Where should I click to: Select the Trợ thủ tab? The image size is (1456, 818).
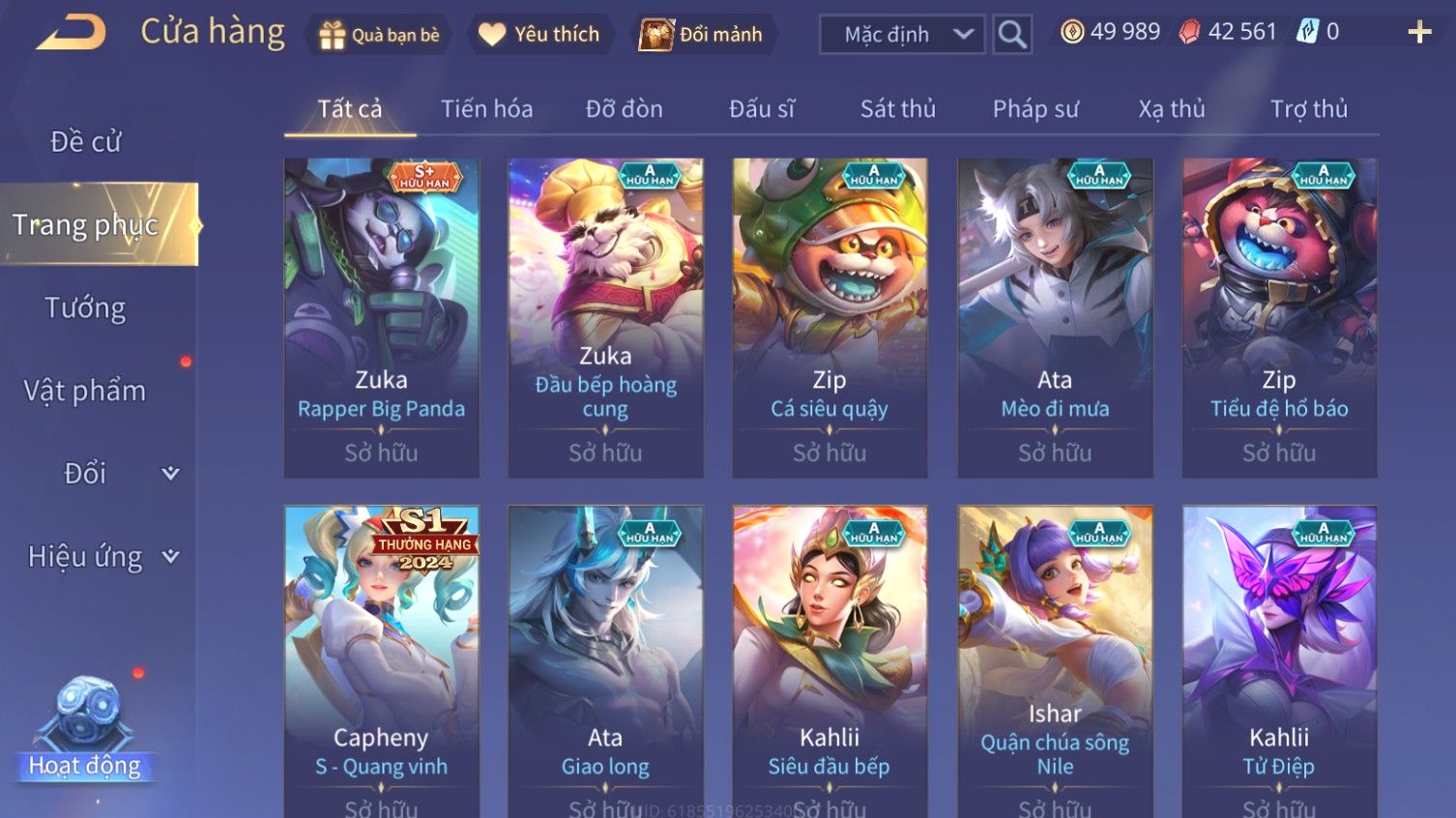(x=1308, y=109)
